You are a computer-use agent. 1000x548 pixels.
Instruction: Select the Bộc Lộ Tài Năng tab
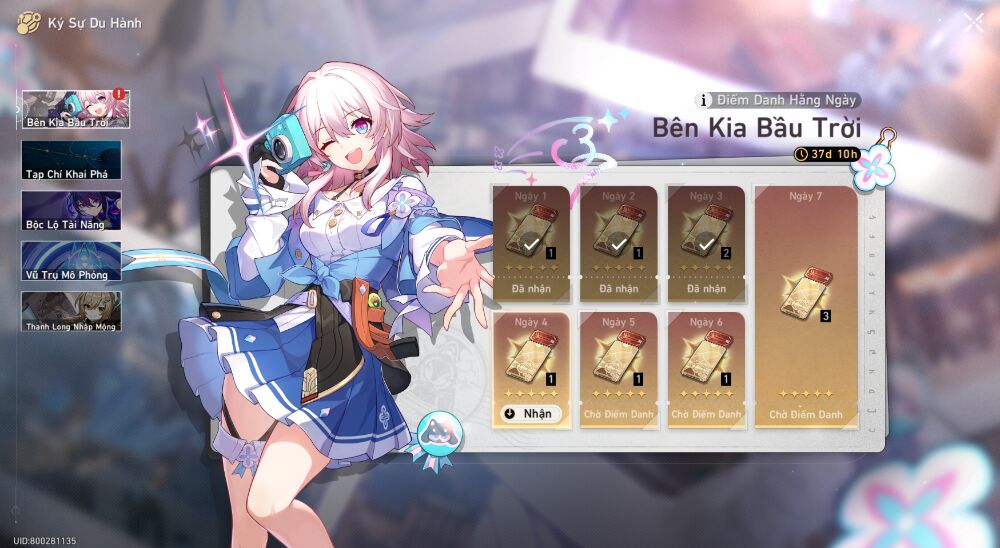(x=71, y=210)
